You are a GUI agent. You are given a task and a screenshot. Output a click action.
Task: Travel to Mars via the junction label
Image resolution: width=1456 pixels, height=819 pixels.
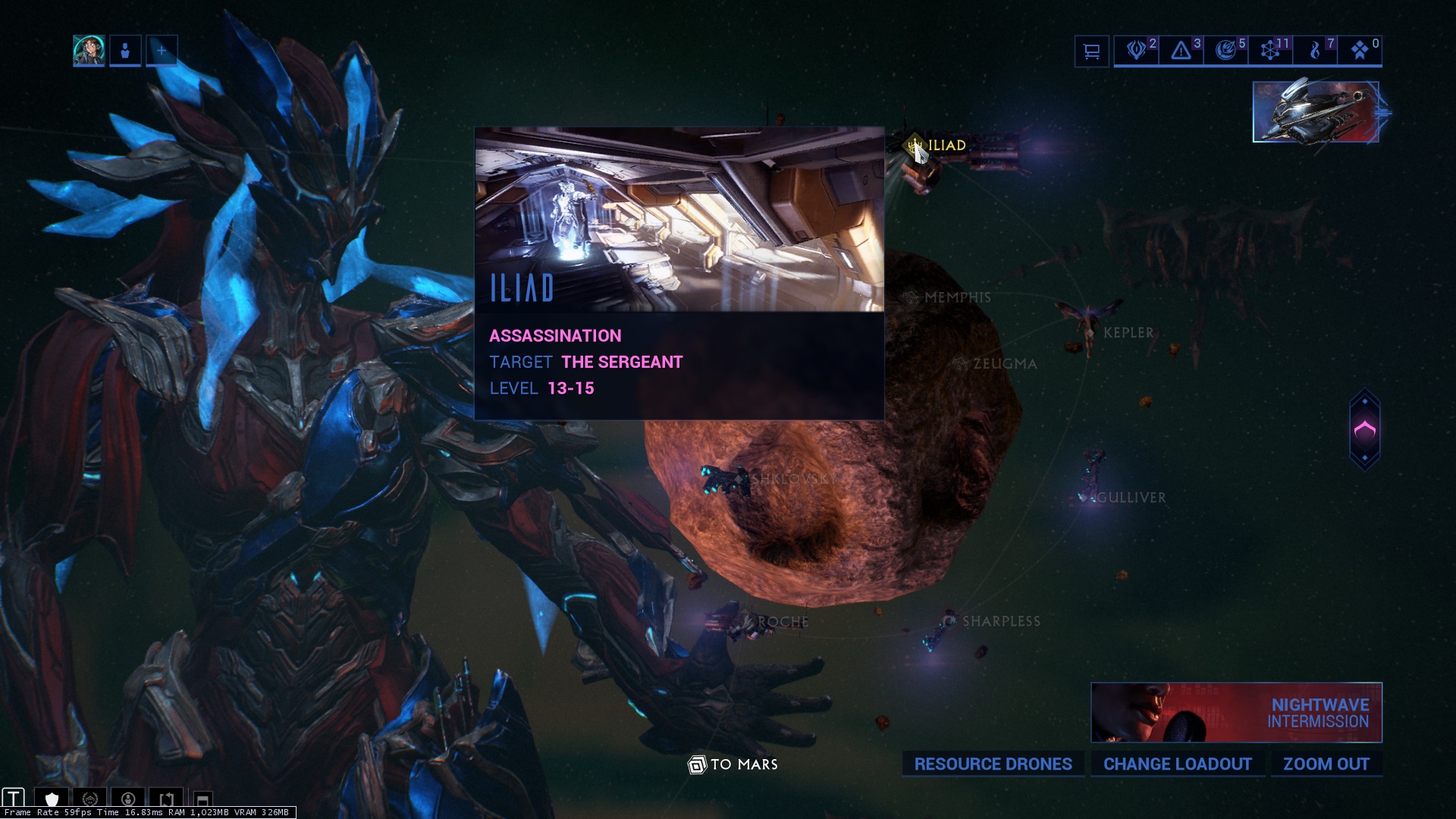(733, 764)
